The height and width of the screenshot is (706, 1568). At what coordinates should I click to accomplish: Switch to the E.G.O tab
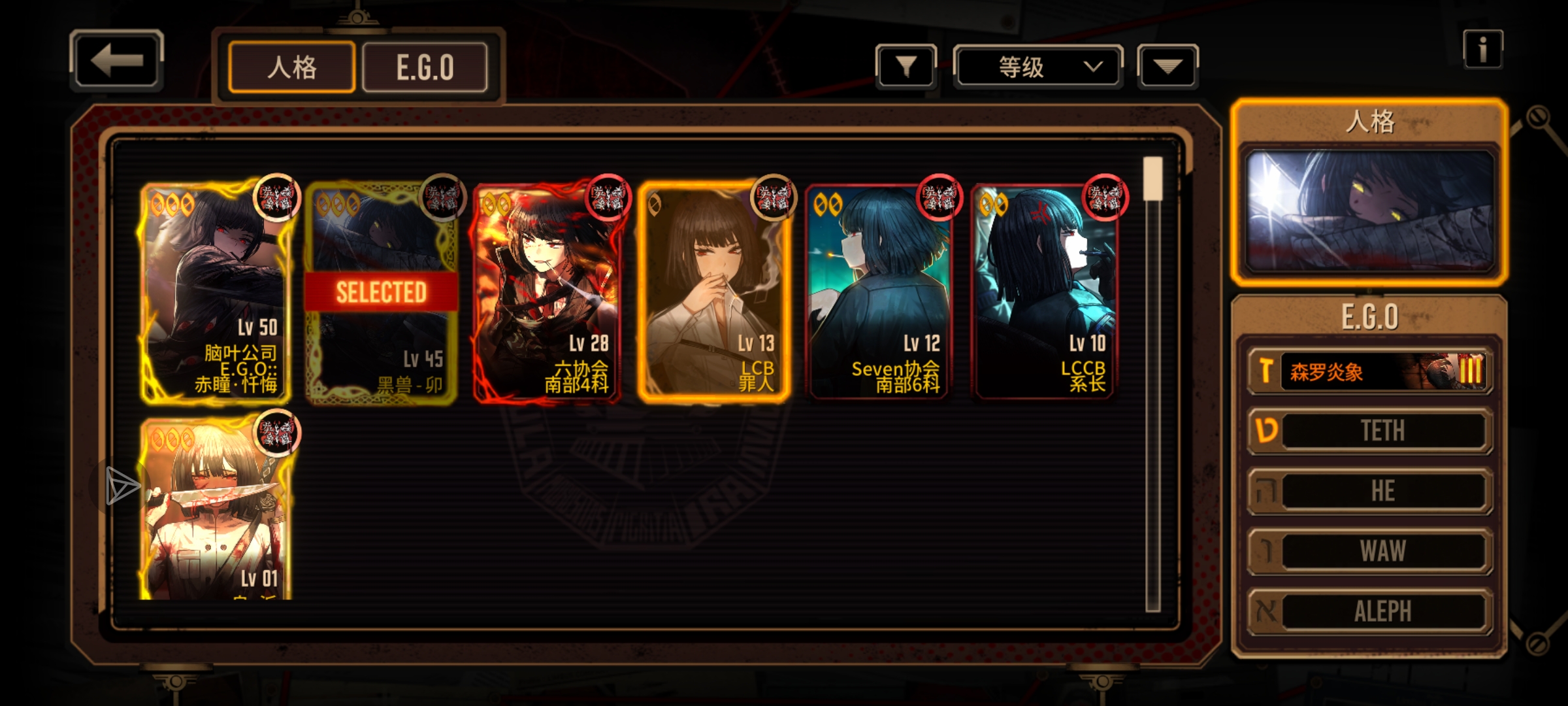coord(425,67)
